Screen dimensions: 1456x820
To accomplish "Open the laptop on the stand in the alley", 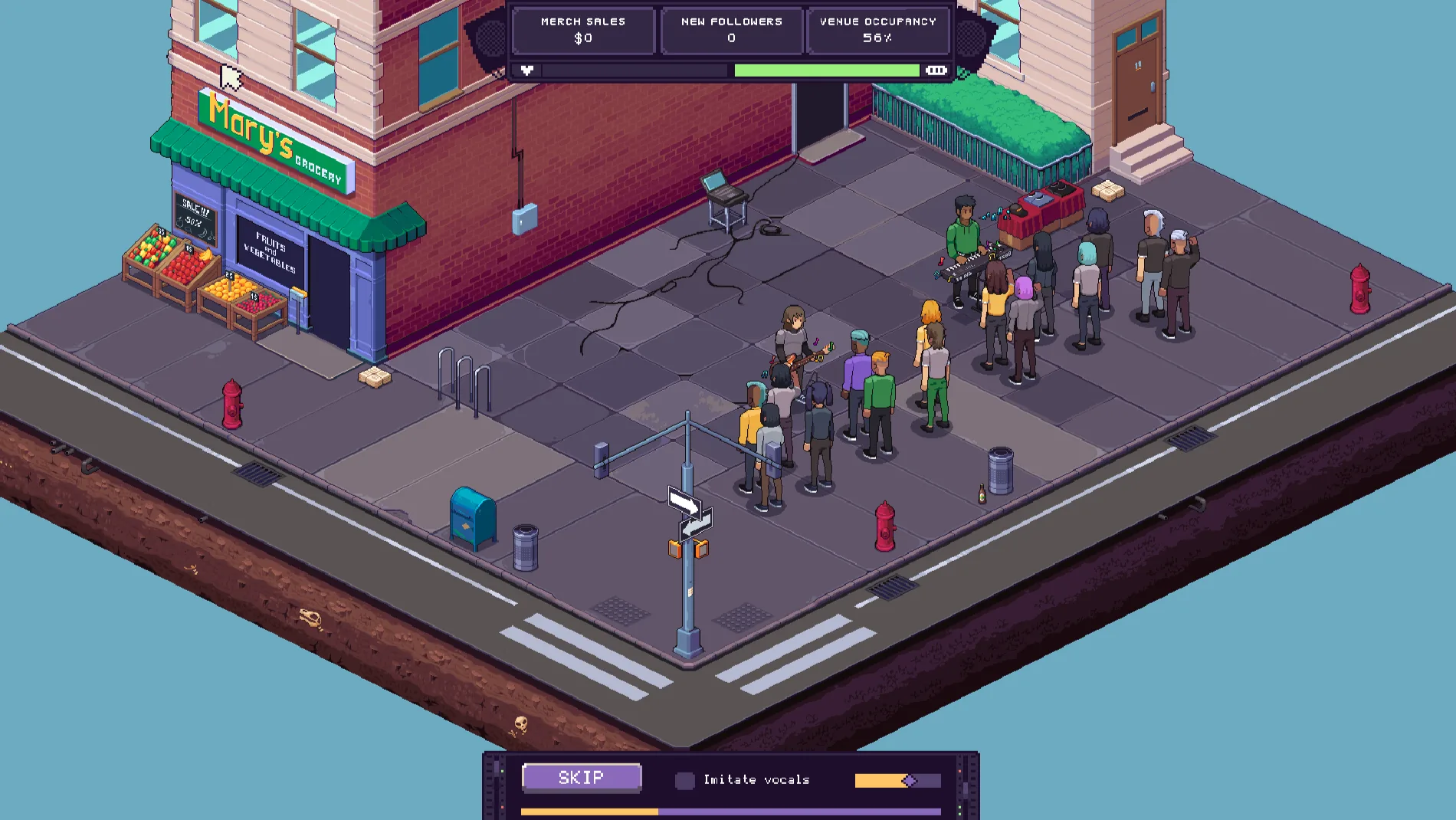I will [721, 185].
